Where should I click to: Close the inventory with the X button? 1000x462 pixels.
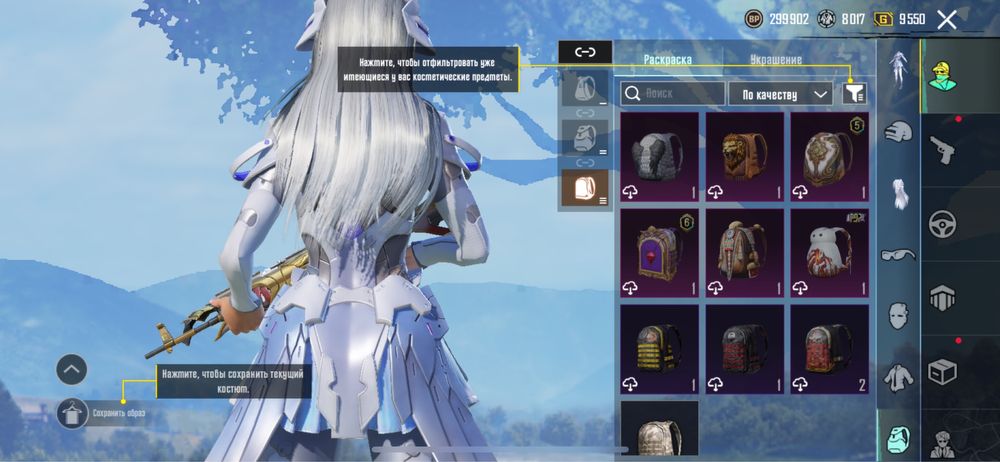tap(946, 19)
